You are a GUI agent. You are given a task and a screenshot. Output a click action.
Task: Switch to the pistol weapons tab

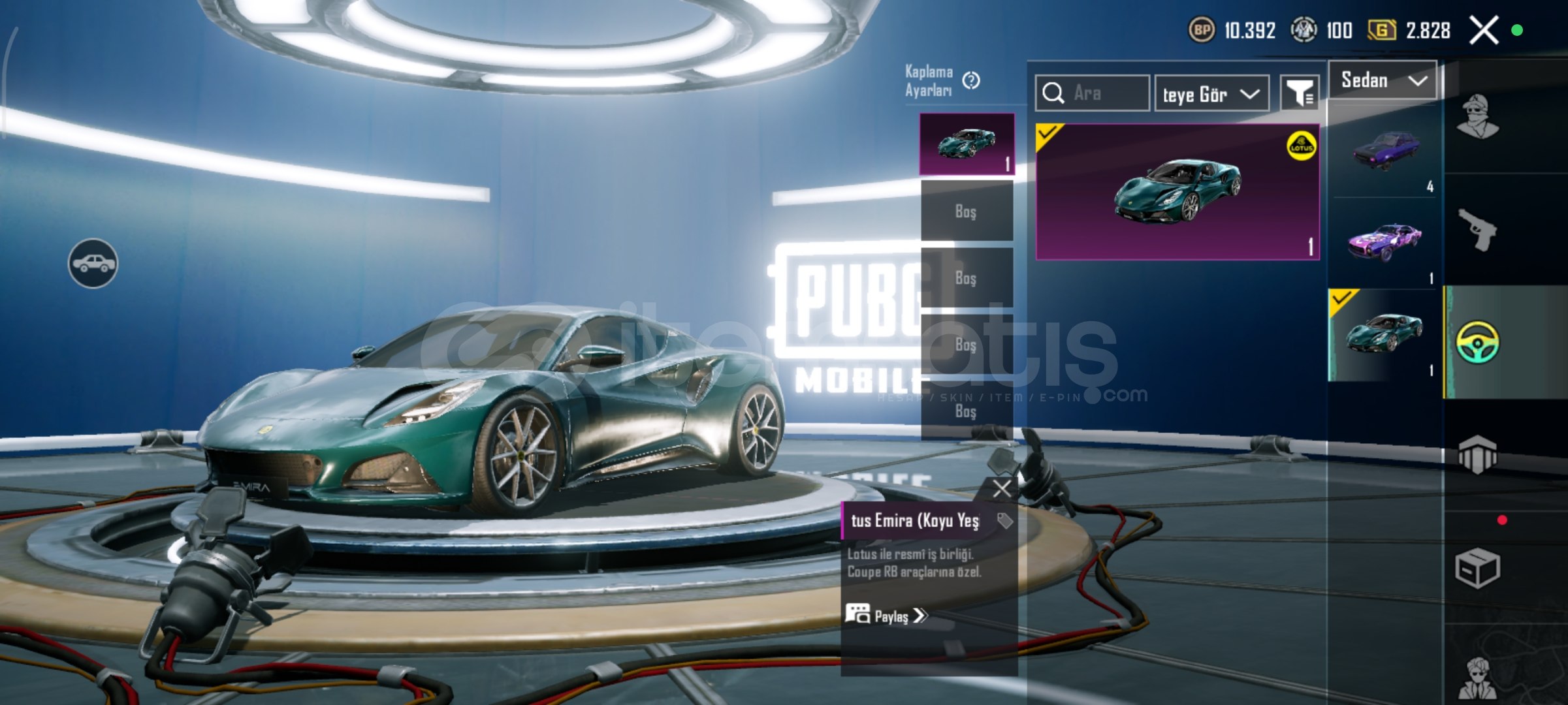(x=1478, y=230)
